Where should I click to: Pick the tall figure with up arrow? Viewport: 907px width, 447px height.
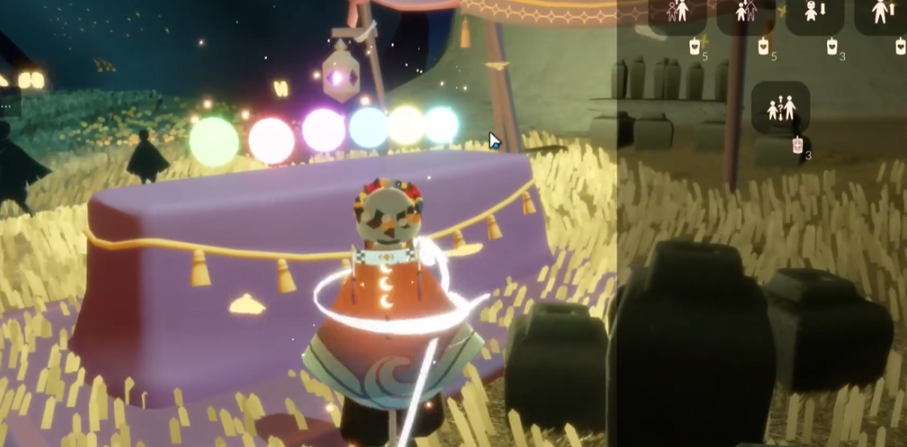(x=882, y=12)
